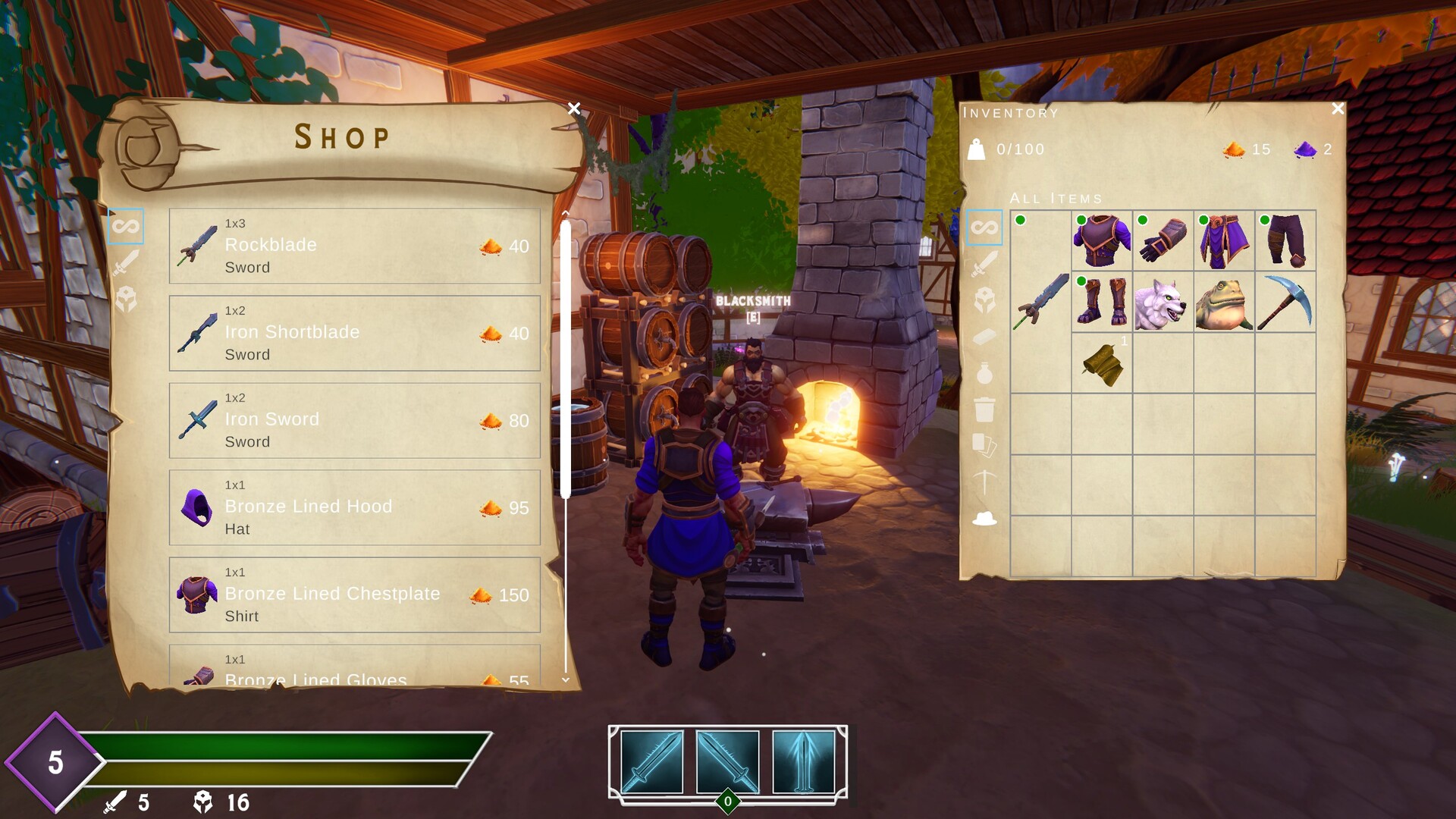The width and height of the screenshot is (1456, 819).
Task: Click the All Items header in the inventory
Action: tap(1057, 198)
